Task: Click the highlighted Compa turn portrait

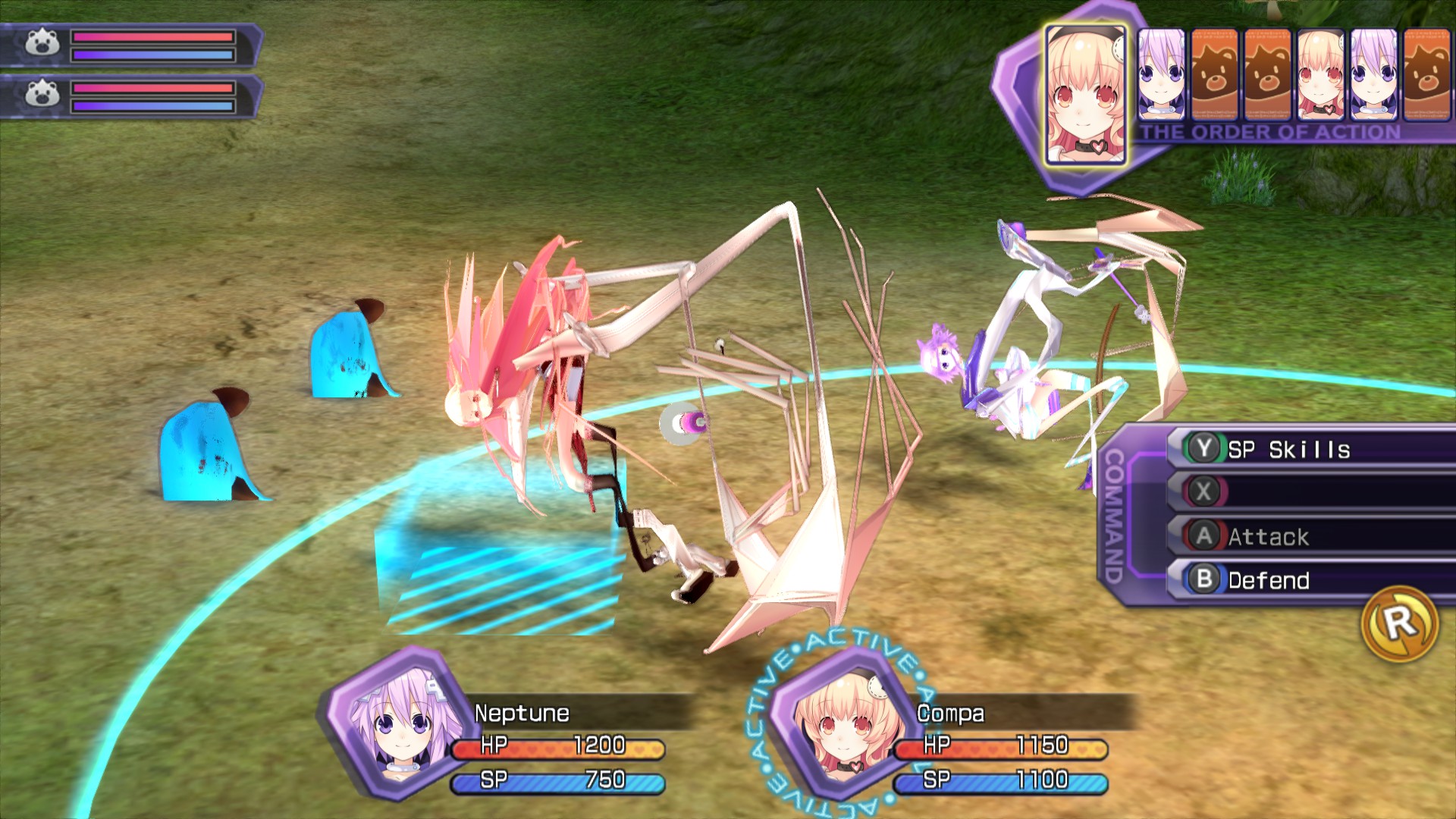Action: click(1084, 95)
